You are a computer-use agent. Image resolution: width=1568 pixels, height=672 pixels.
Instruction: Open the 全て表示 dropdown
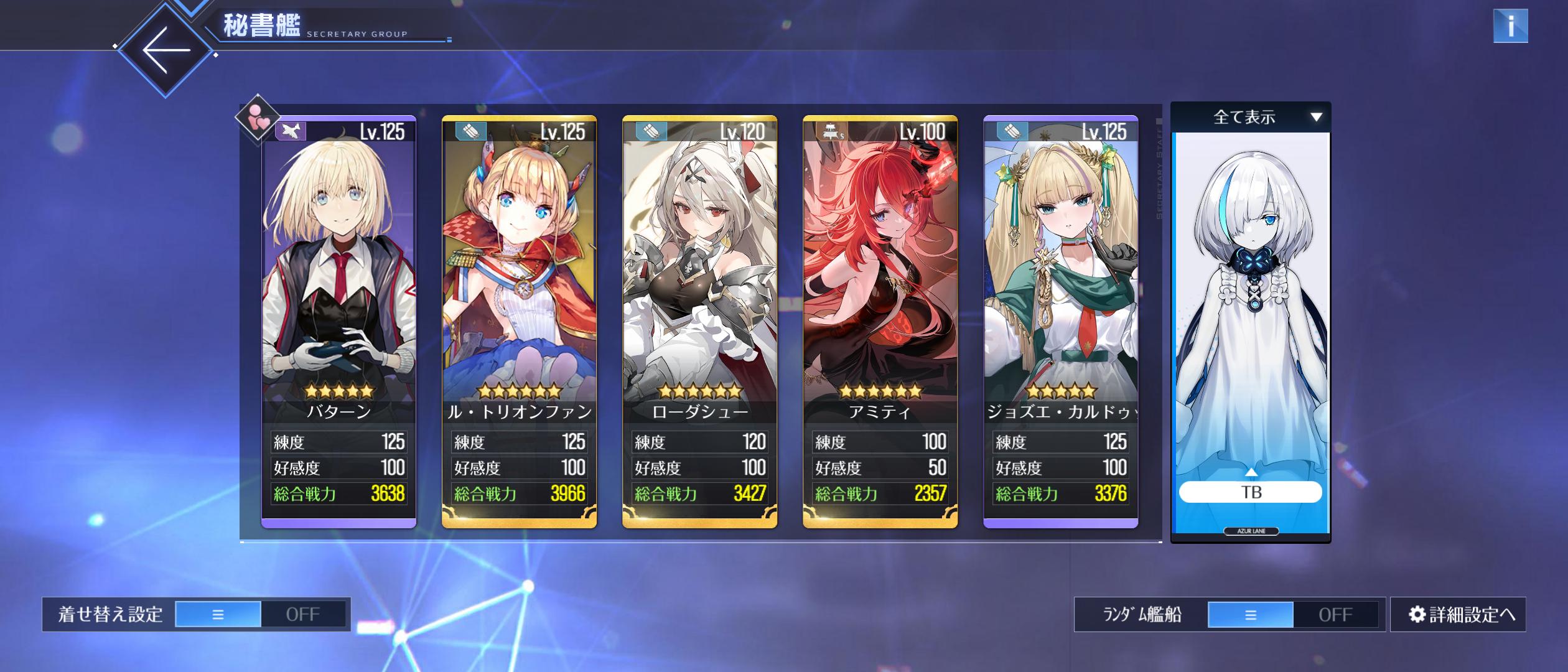(1251, 117)
